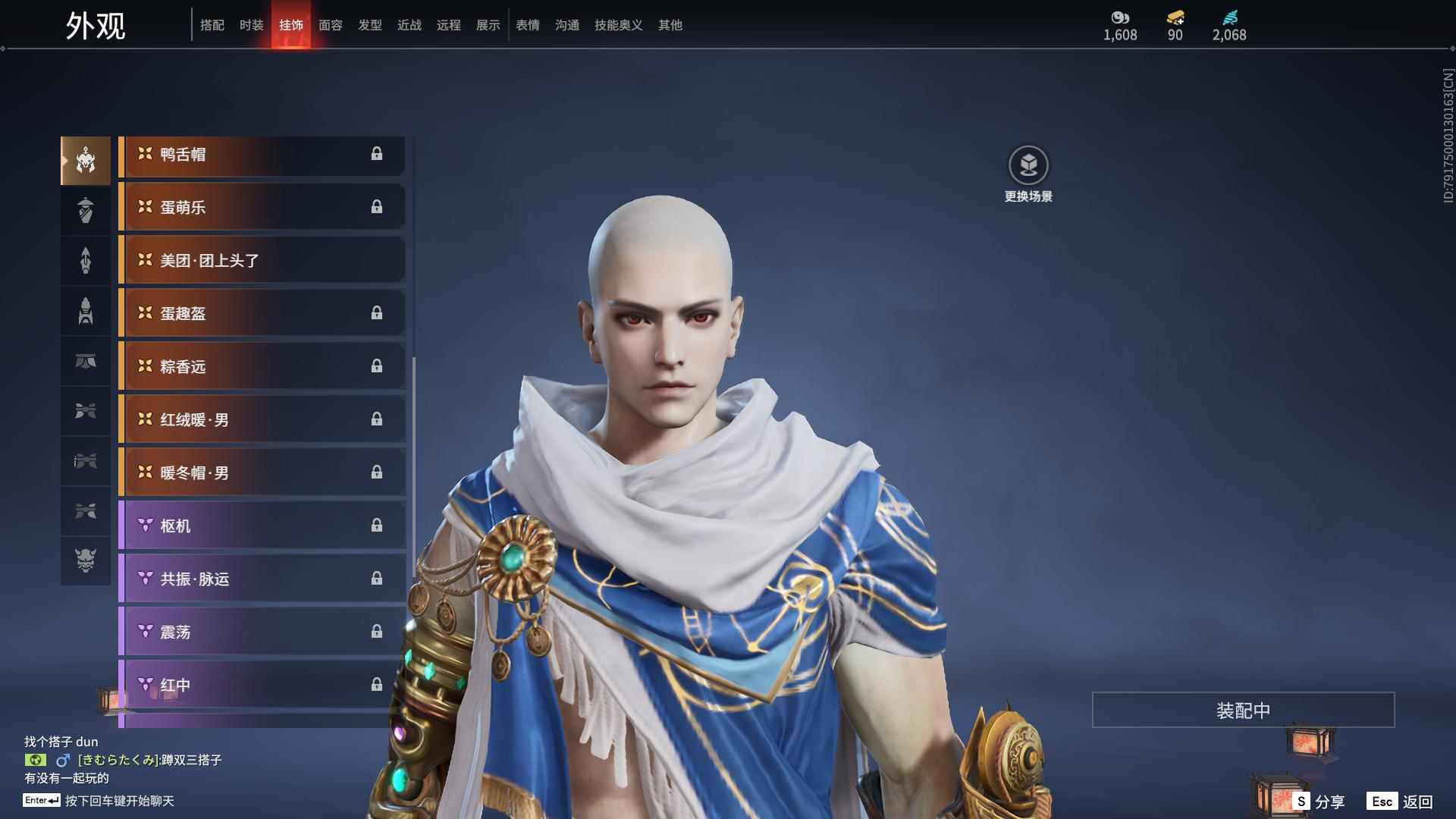Go to the 发型 tab

pos(370,25)
